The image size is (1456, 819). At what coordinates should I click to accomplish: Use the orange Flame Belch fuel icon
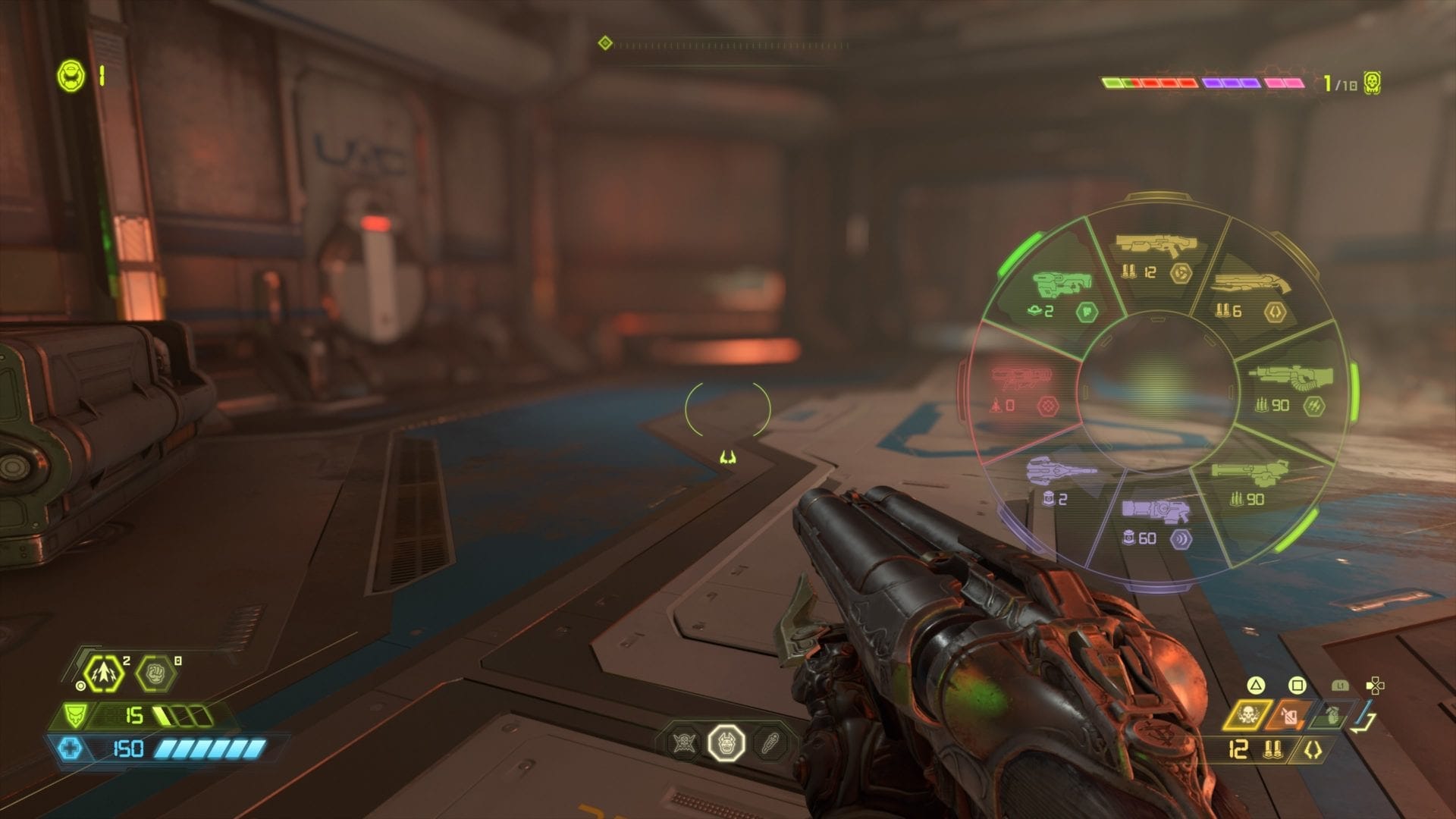[x=1289, y=715]
